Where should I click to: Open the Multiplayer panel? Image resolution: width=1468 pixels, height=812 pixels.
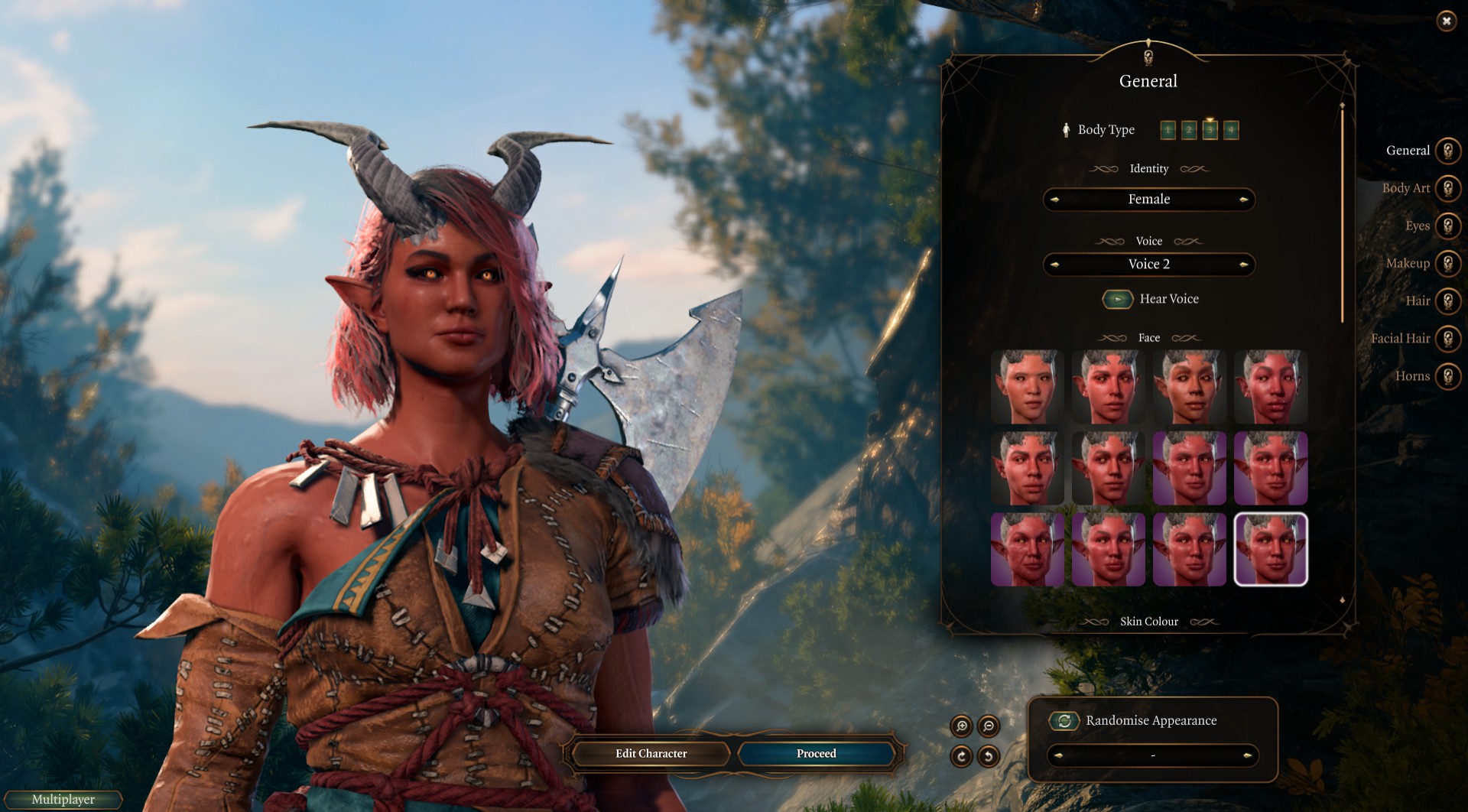(63, 800)
